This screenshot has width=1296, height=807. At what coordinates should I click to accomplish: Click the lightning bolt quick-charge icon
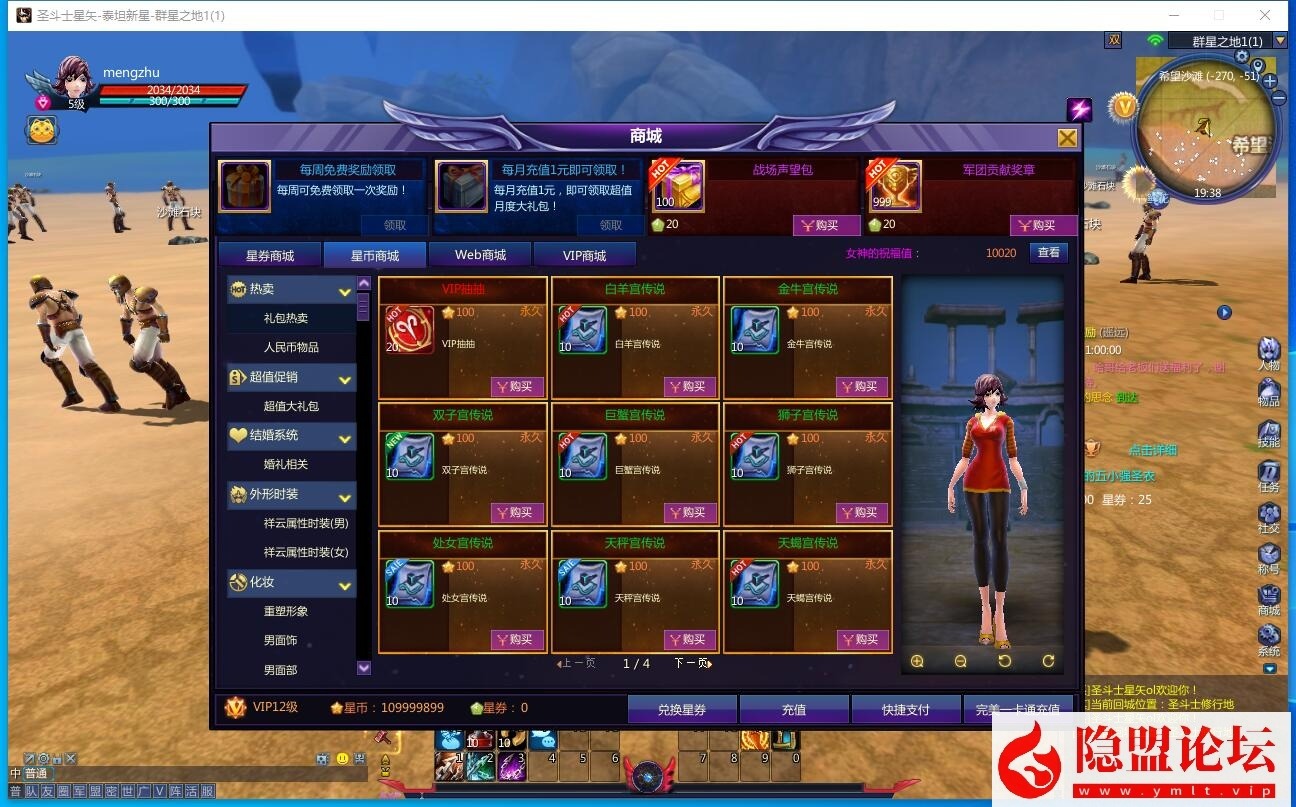pyautogui.click(x=1079, y=110)
